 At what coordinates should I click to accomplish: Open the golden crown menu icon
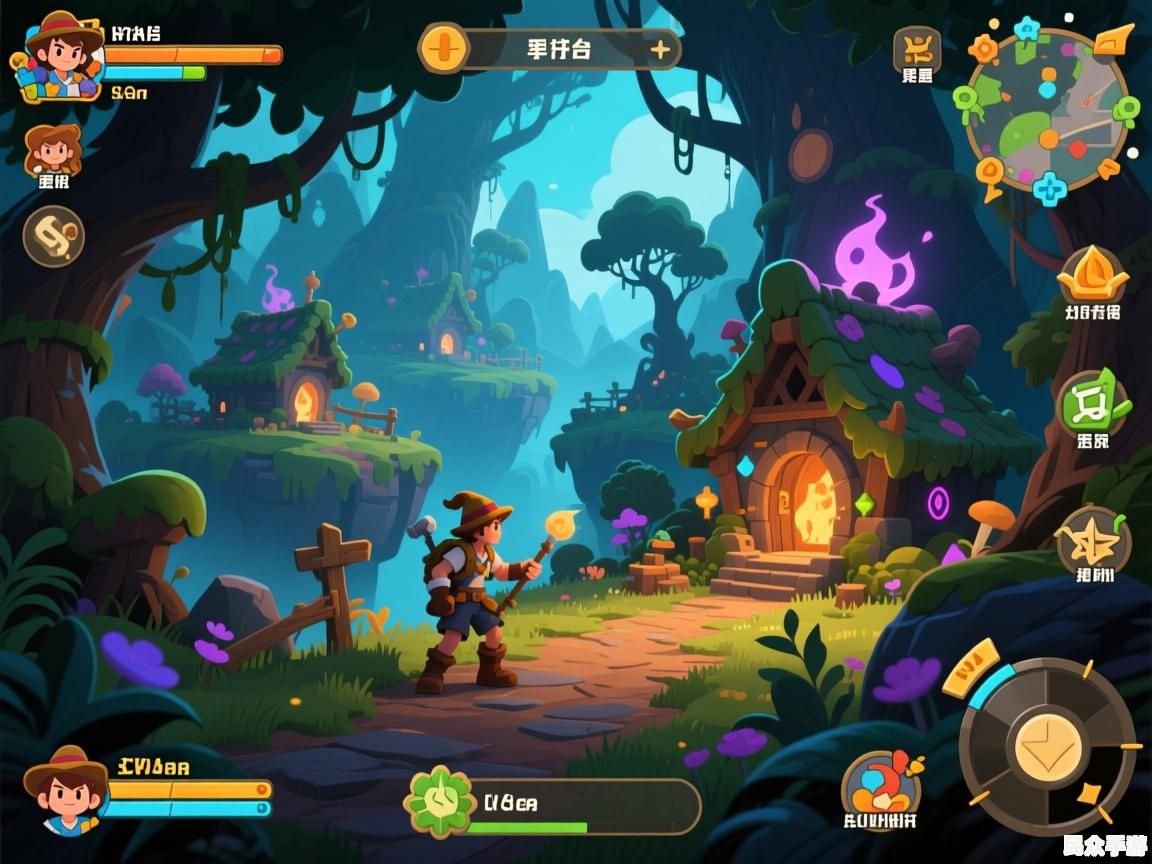tap(1092, 273)
